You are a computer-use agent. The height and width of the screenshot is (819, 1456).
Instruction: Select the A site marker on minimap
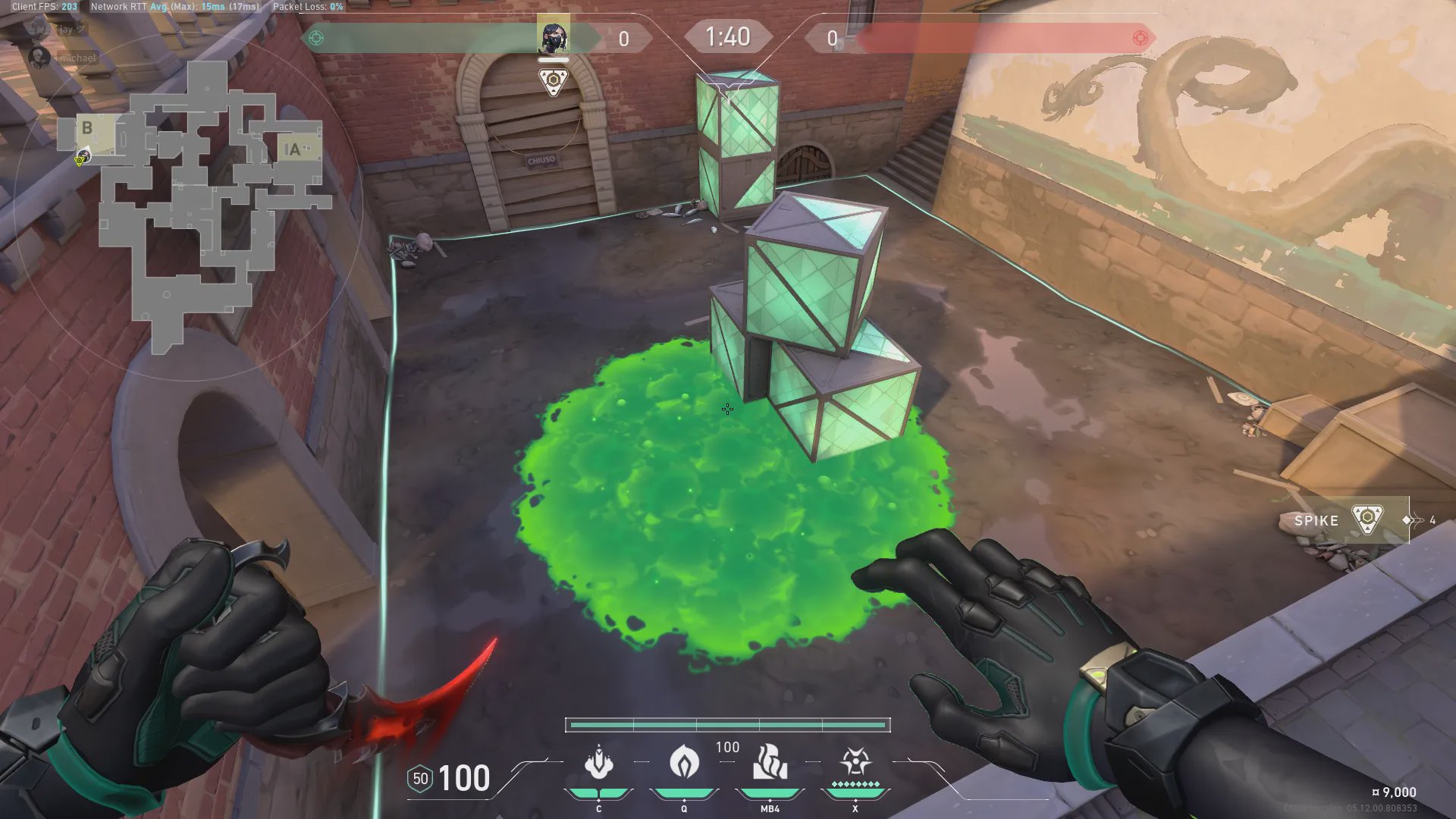coord(294,149)
